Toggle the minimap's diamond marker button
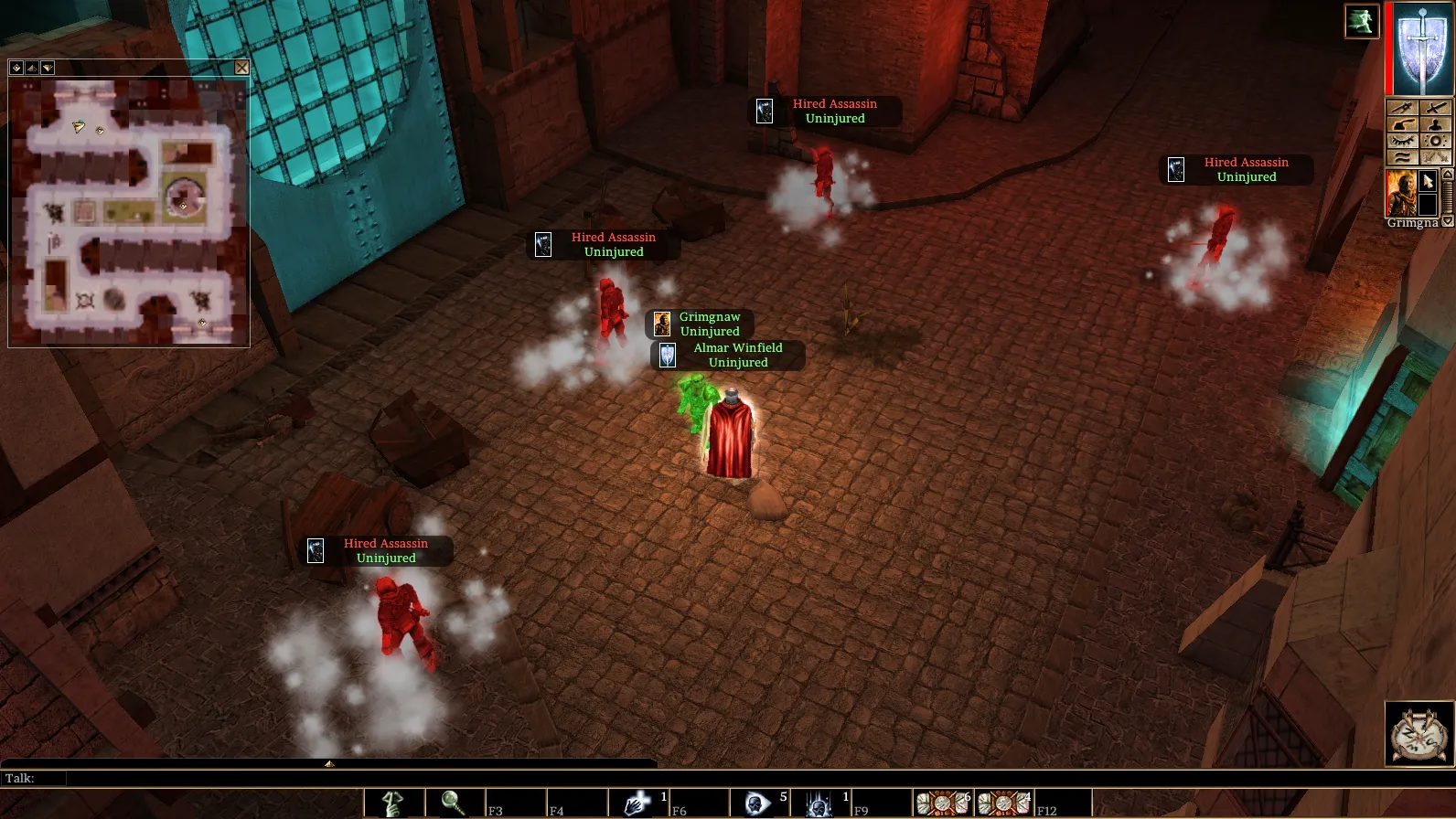Screen dimensions: 1456x819 point(16,68)
